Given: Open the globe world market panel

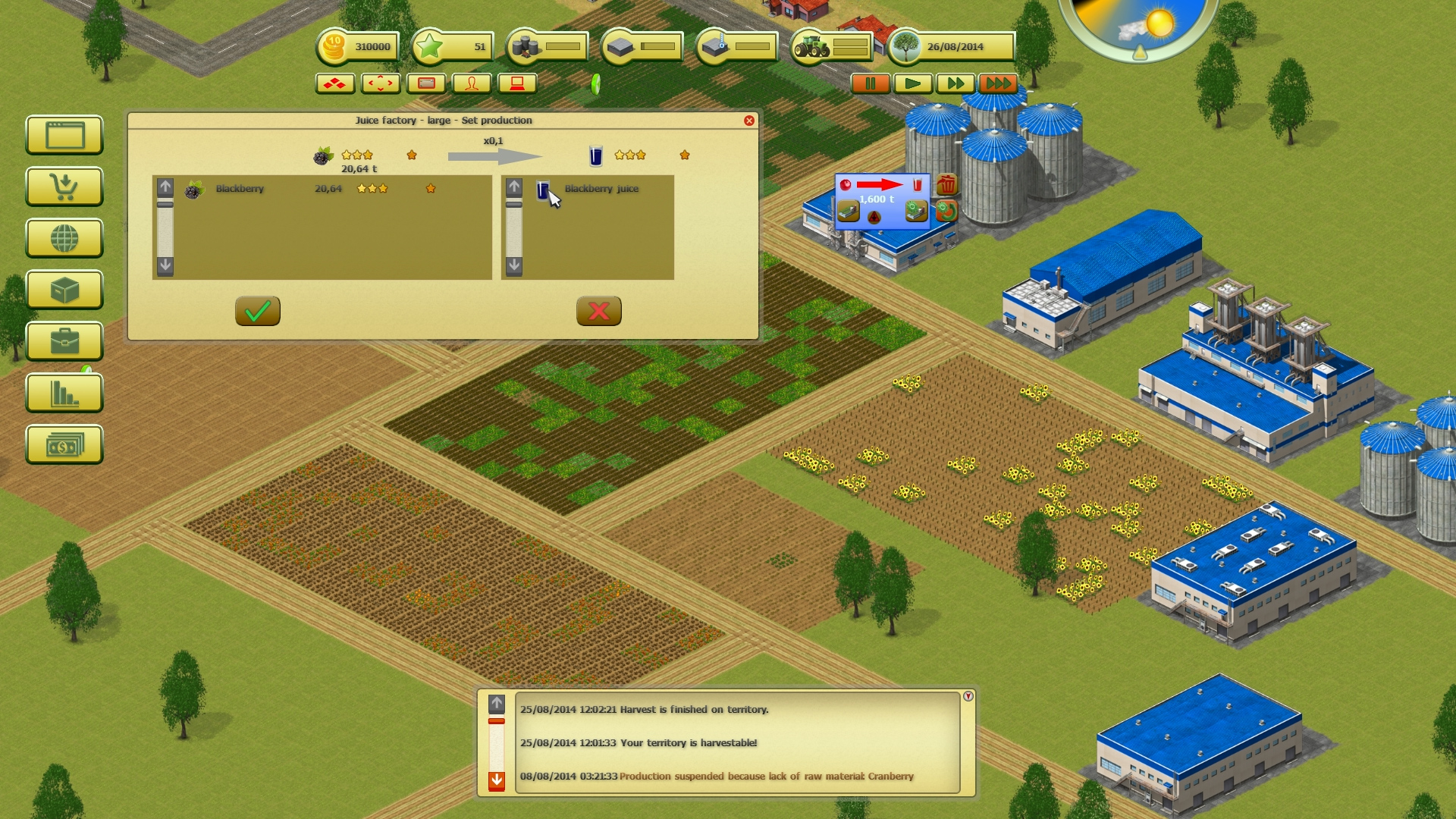Looking at the screenshot, I should (x=64, y=239).
